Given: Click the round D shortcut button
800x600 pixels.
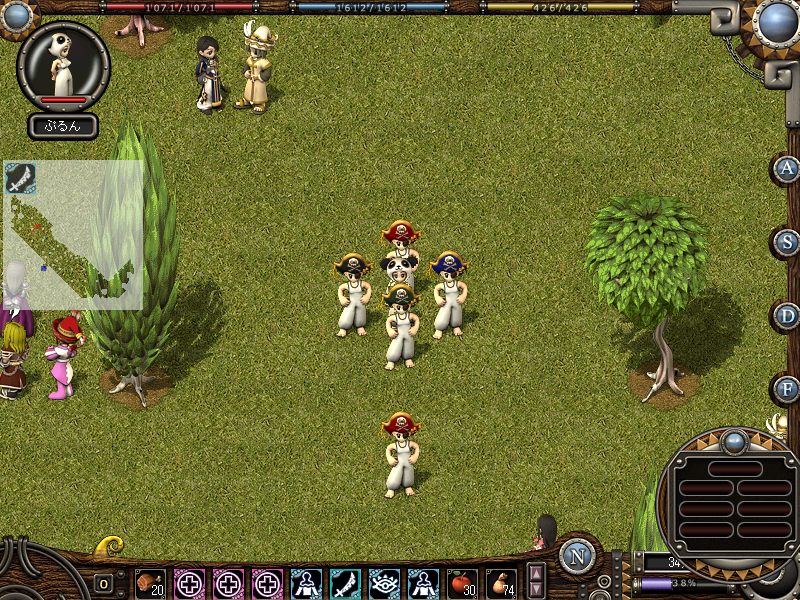Looking at the screenshot, I should 788,316.
